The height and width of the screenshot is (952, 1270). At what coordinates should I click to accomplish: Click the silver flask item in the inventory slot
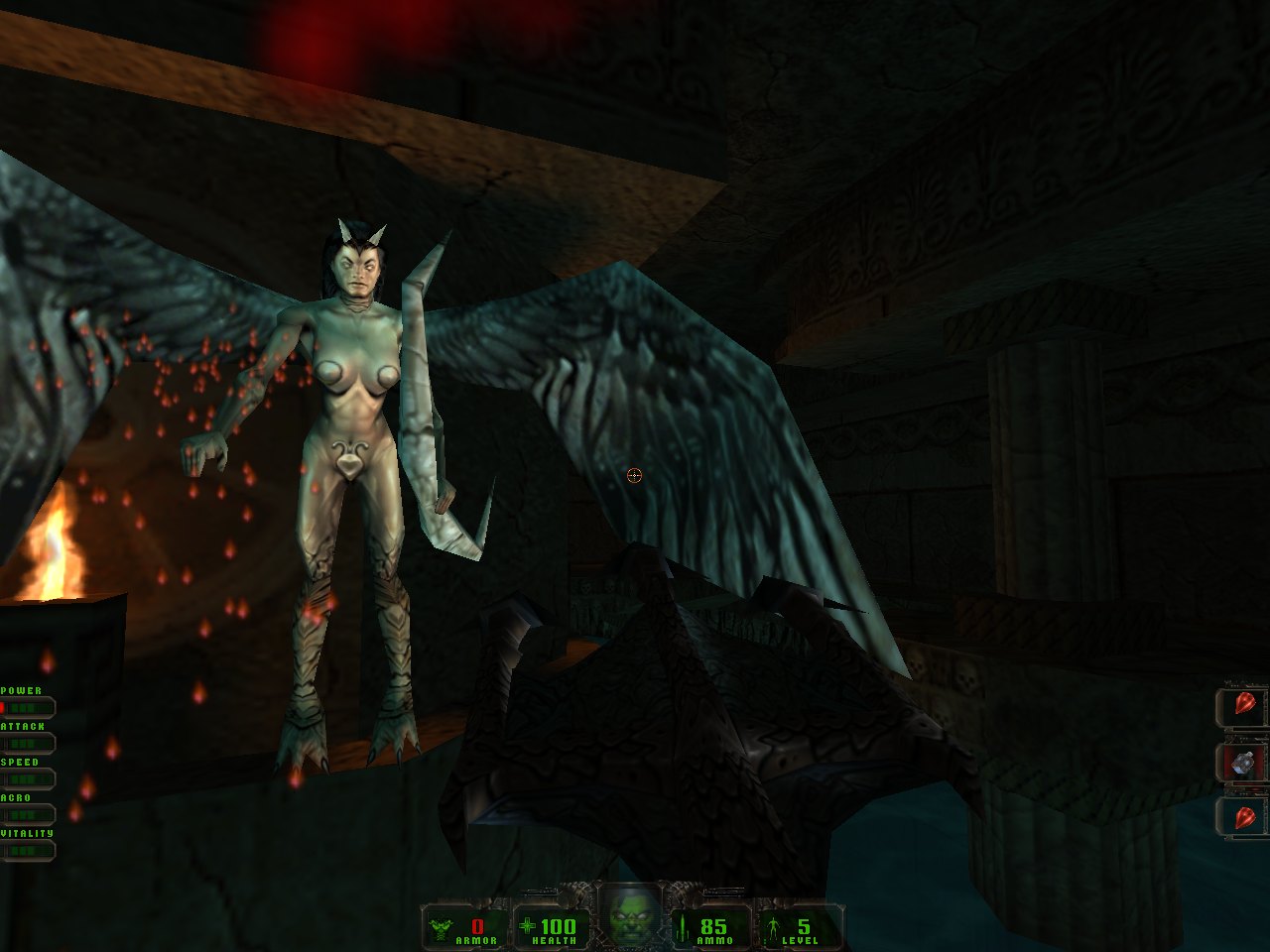pos(1242,762)
